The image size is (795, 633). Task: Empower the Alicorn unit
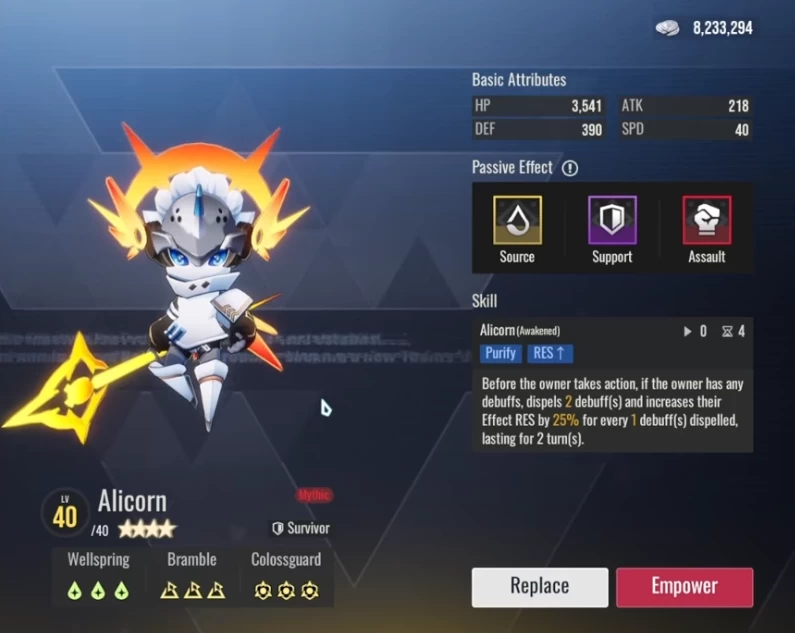coord(684,587)
